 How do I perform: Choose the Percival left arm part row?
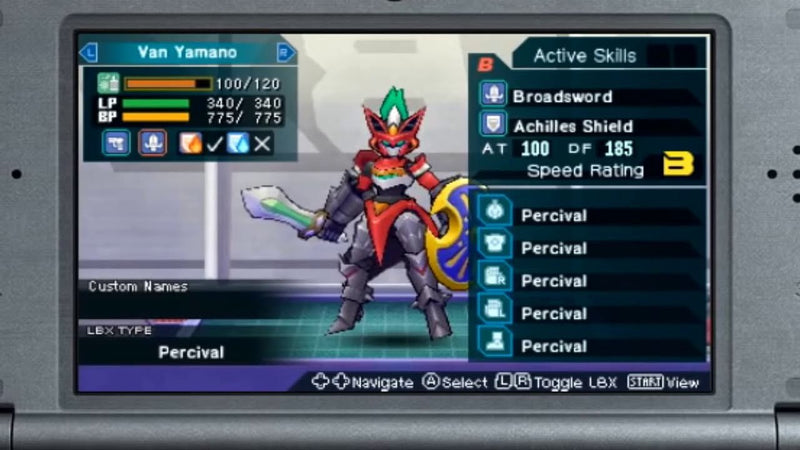pos(554,313)
